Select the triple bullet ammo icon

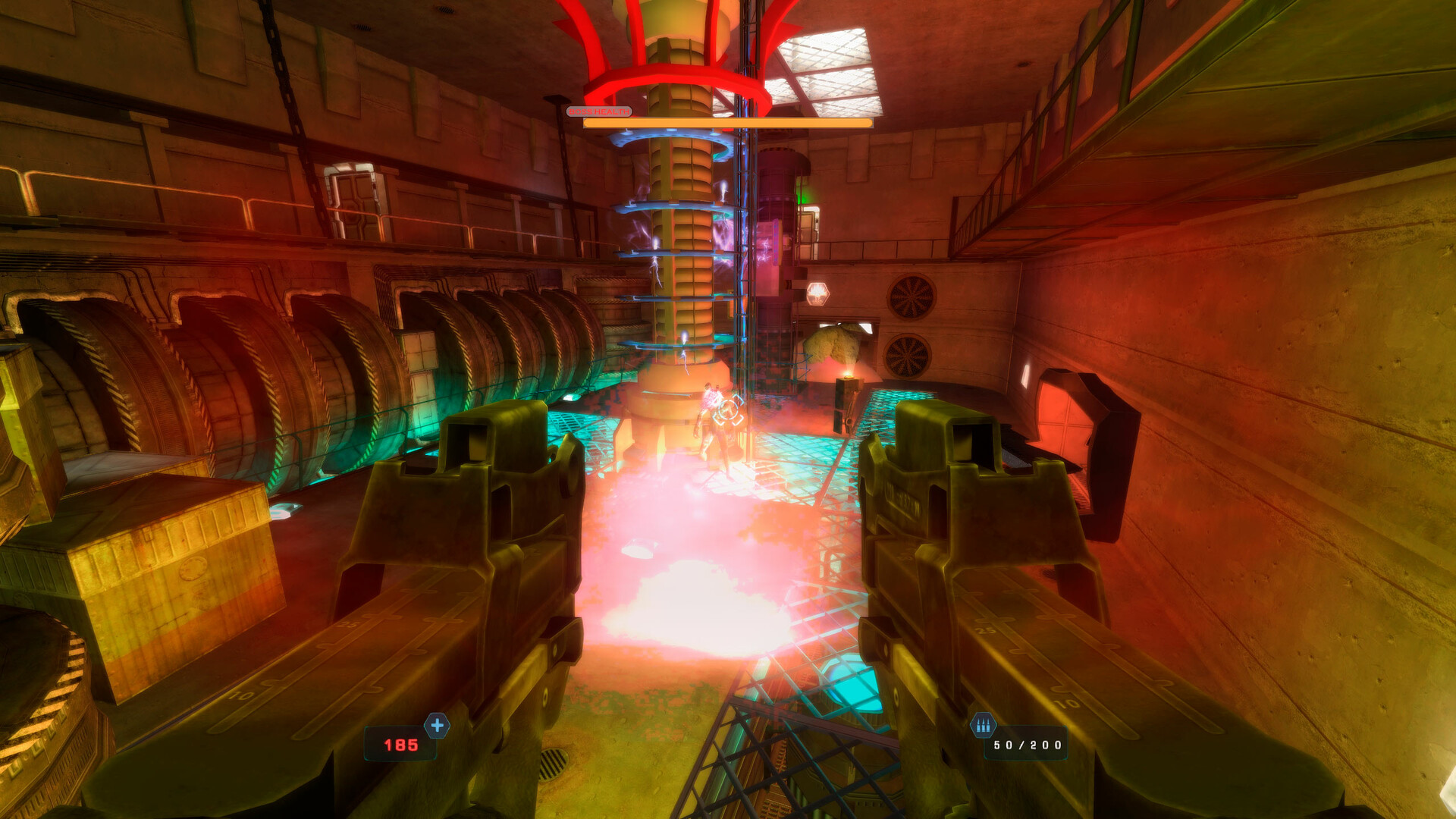pyautogui.click(x=984, y=726)
